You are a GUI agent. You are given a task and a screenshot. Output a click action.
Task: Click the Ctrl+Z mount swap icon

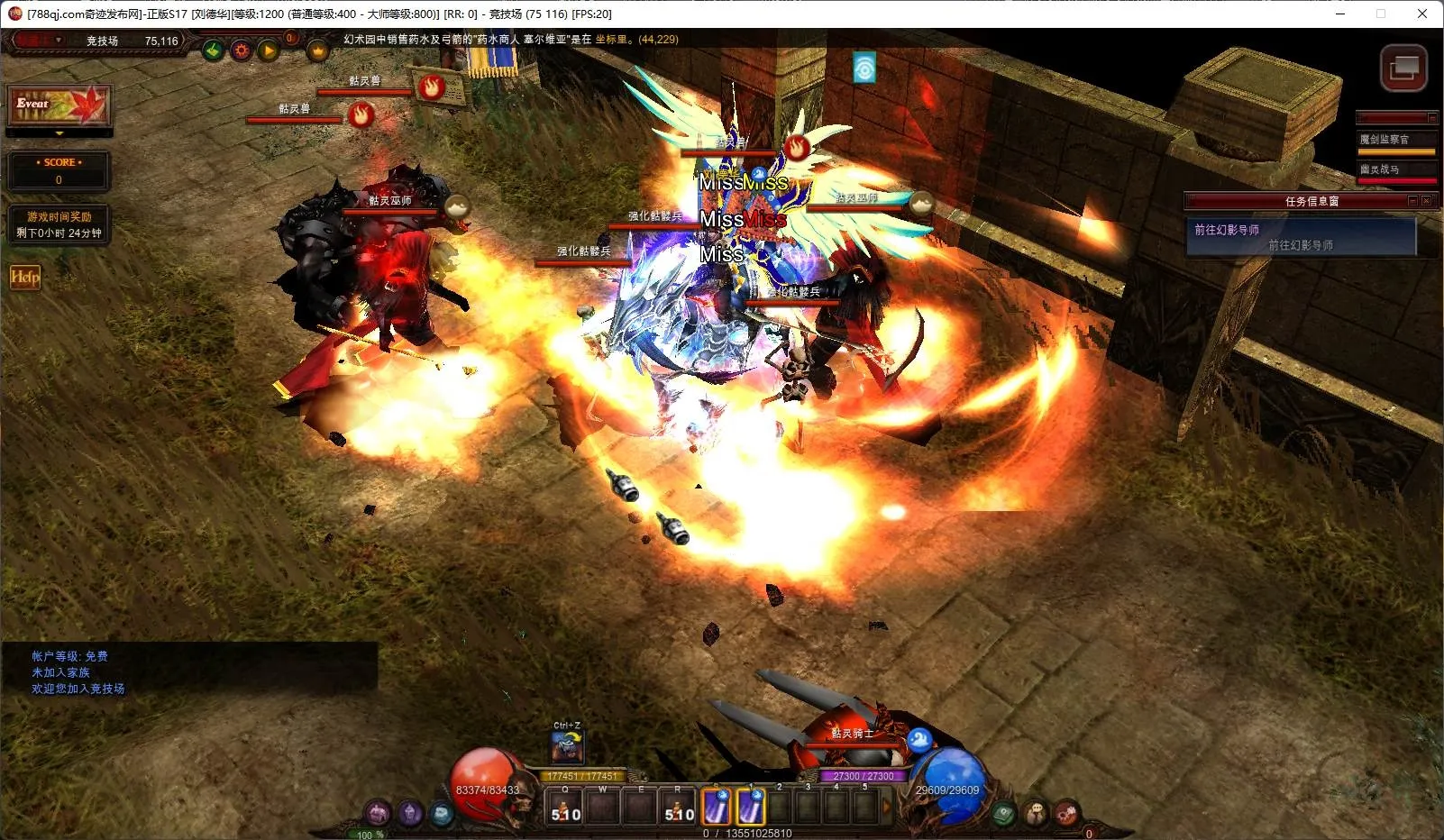click(x=568, y=747)
